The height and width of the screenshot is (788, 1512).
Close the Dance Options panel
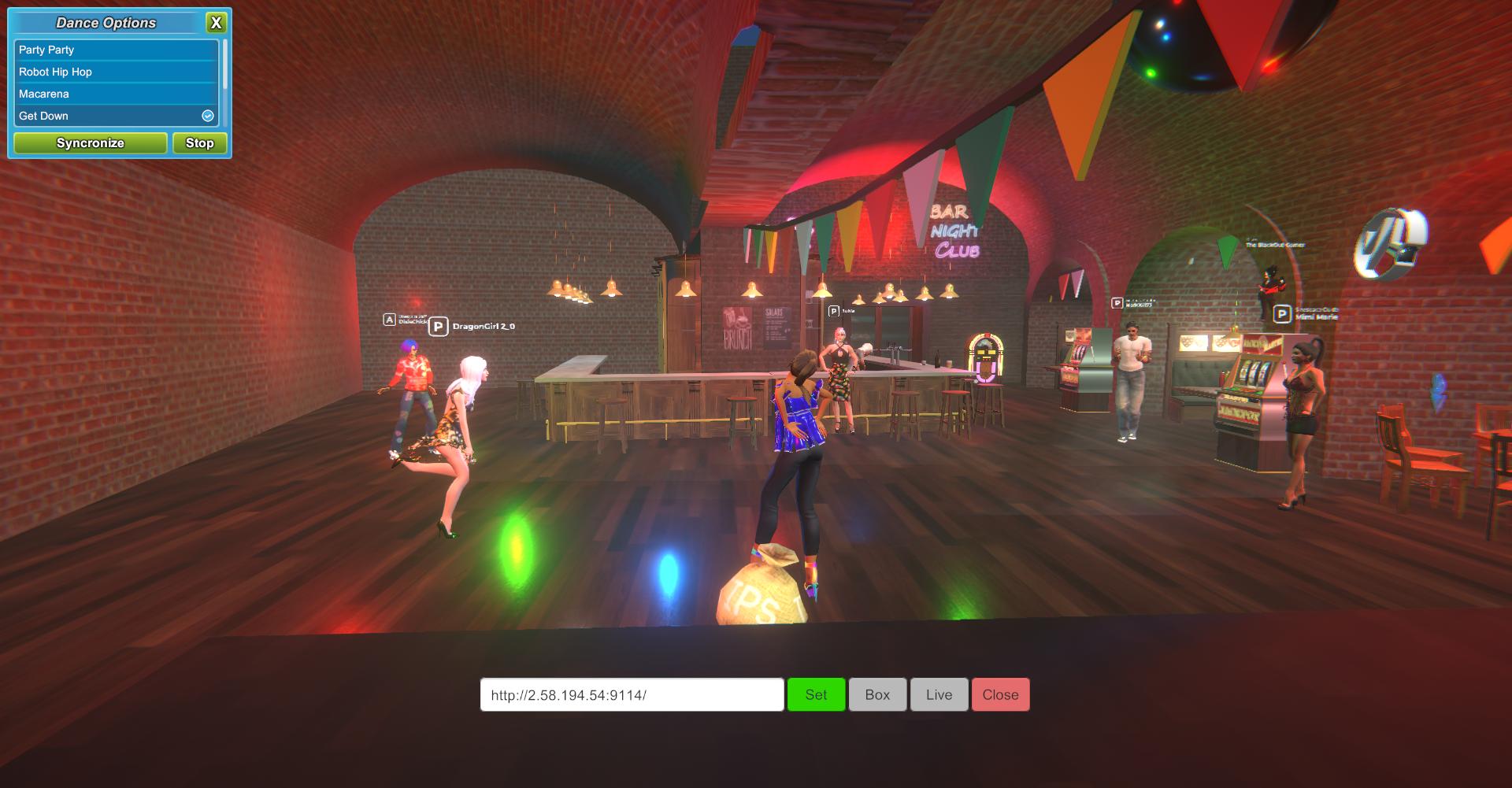[216, 23]
